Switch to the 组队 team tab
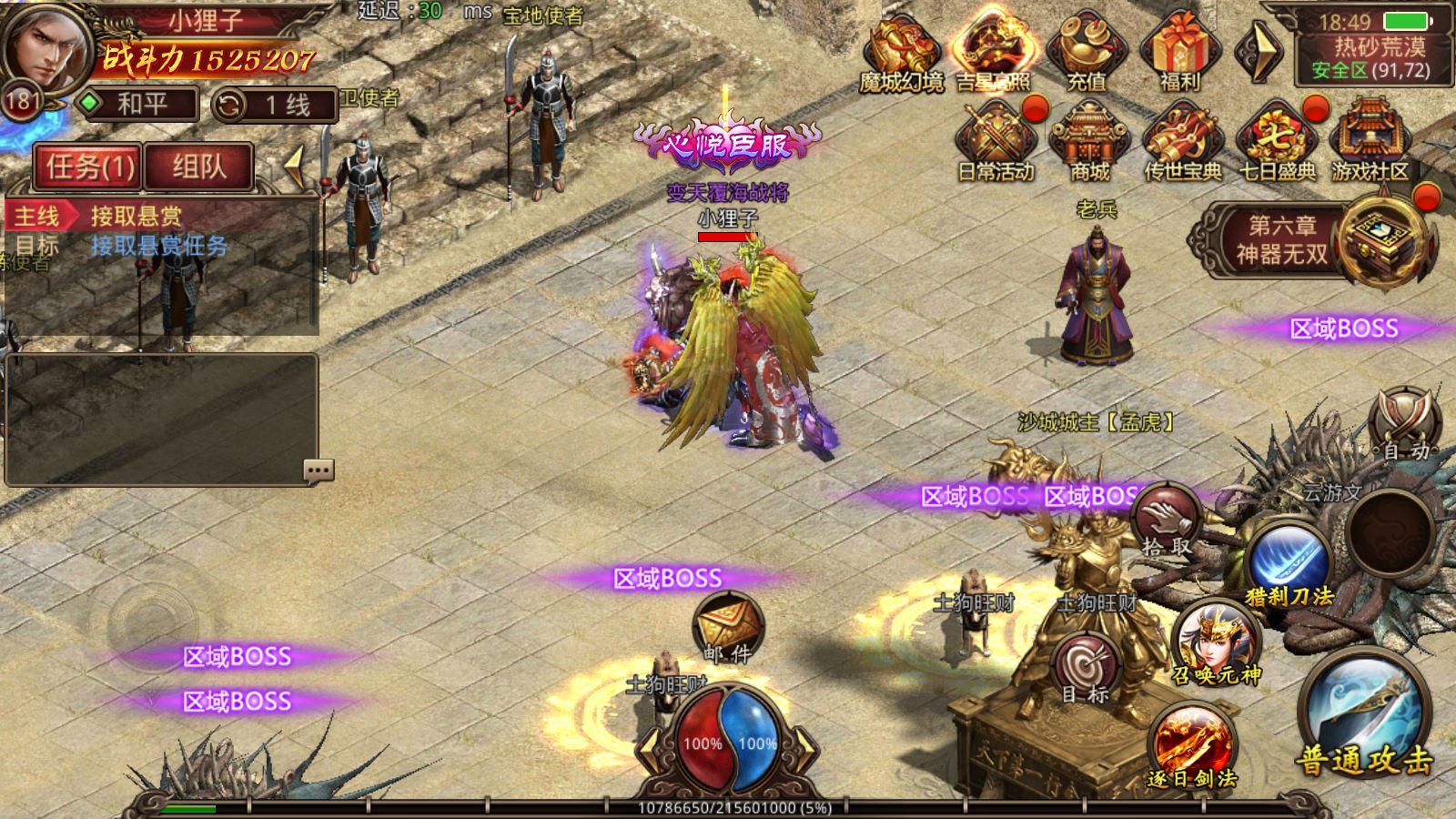 198,167
